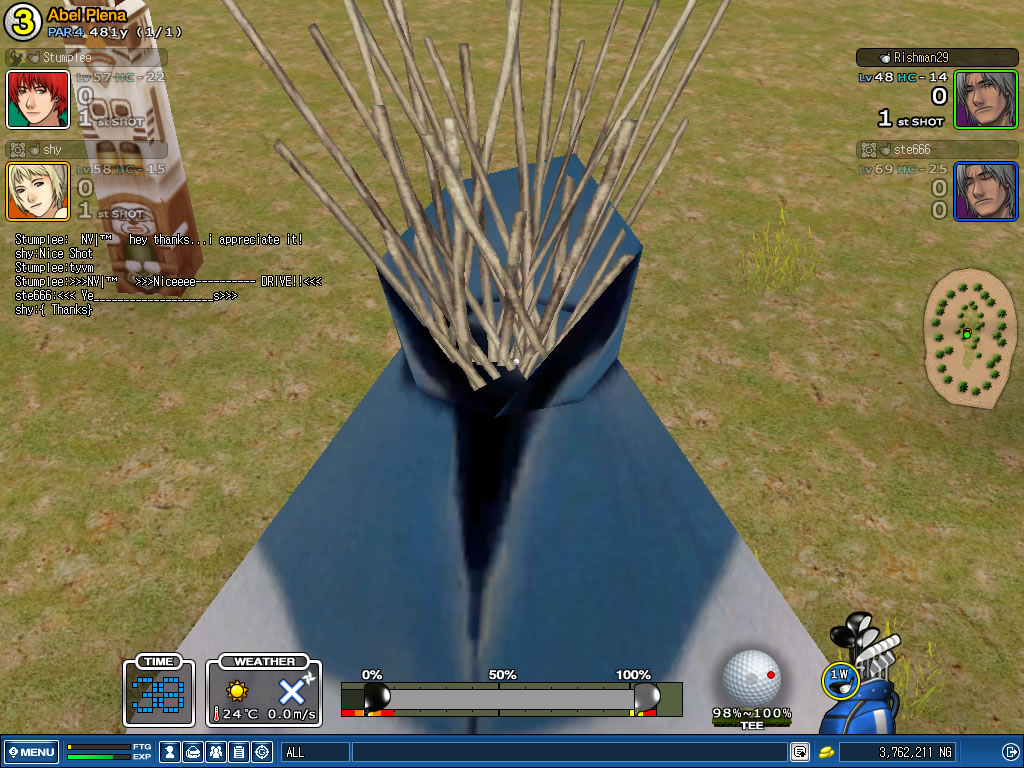Select the circular target icon
The image size is (1024, 768).
[x=262, y=752]
